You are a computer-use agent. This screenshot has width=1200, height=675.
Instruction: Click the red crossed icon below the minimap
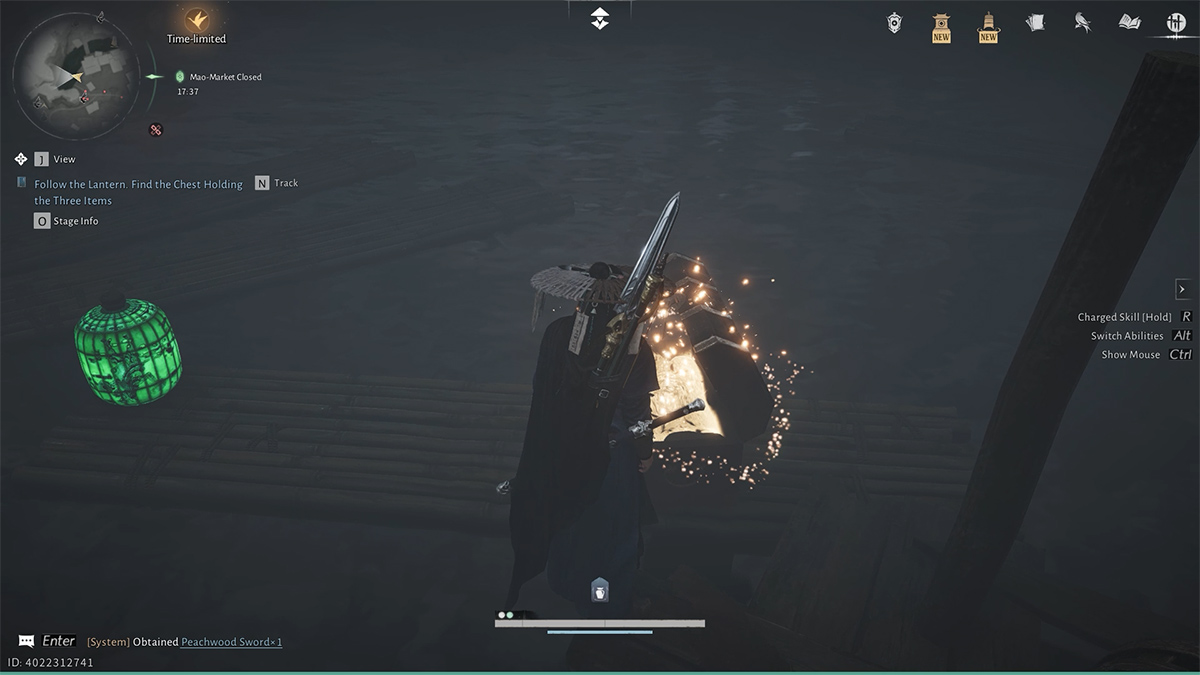click(x=156, y=129)
